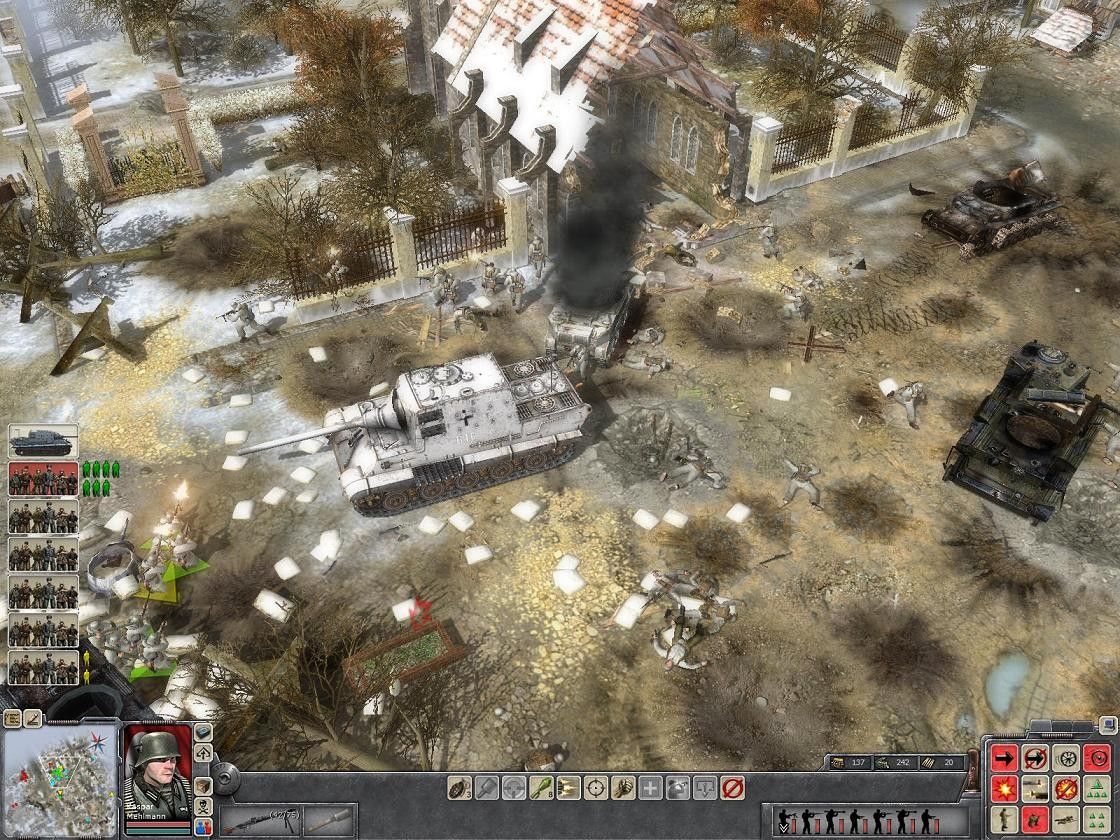Open the objectives notepad above the minimap
The height and width of the screenshot is (840, 1120).
click(x=13, y=717)
